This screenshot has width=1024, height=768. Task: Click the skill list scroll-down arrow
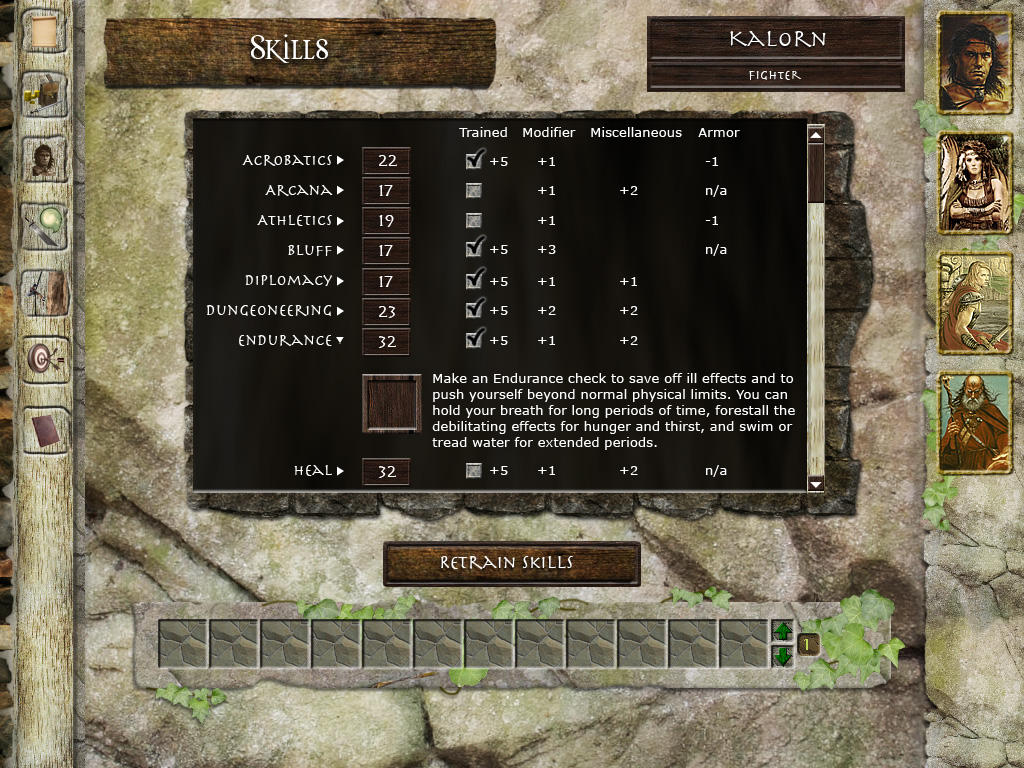[815, 484]
